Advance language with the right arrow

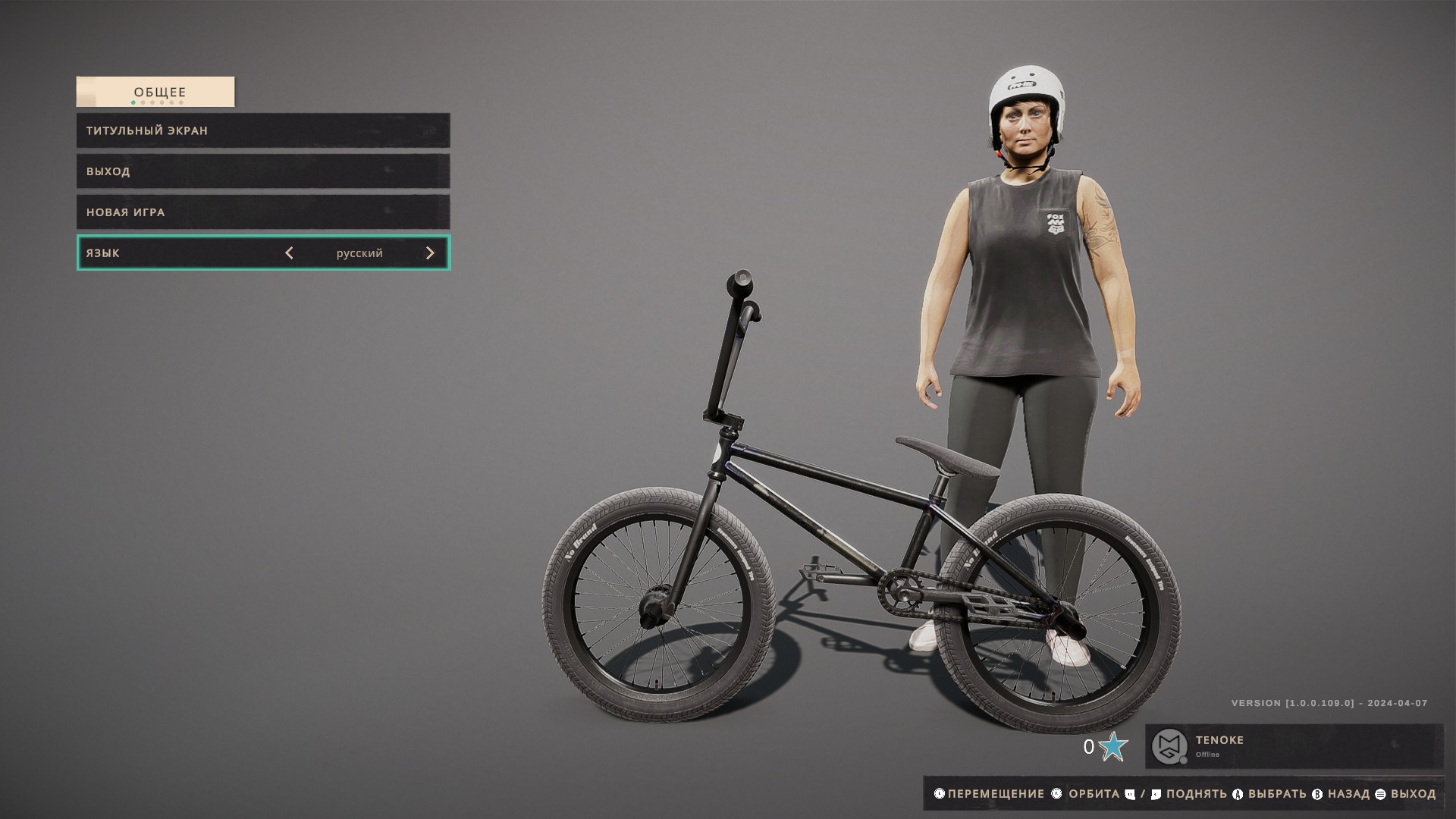coord(430,253)
